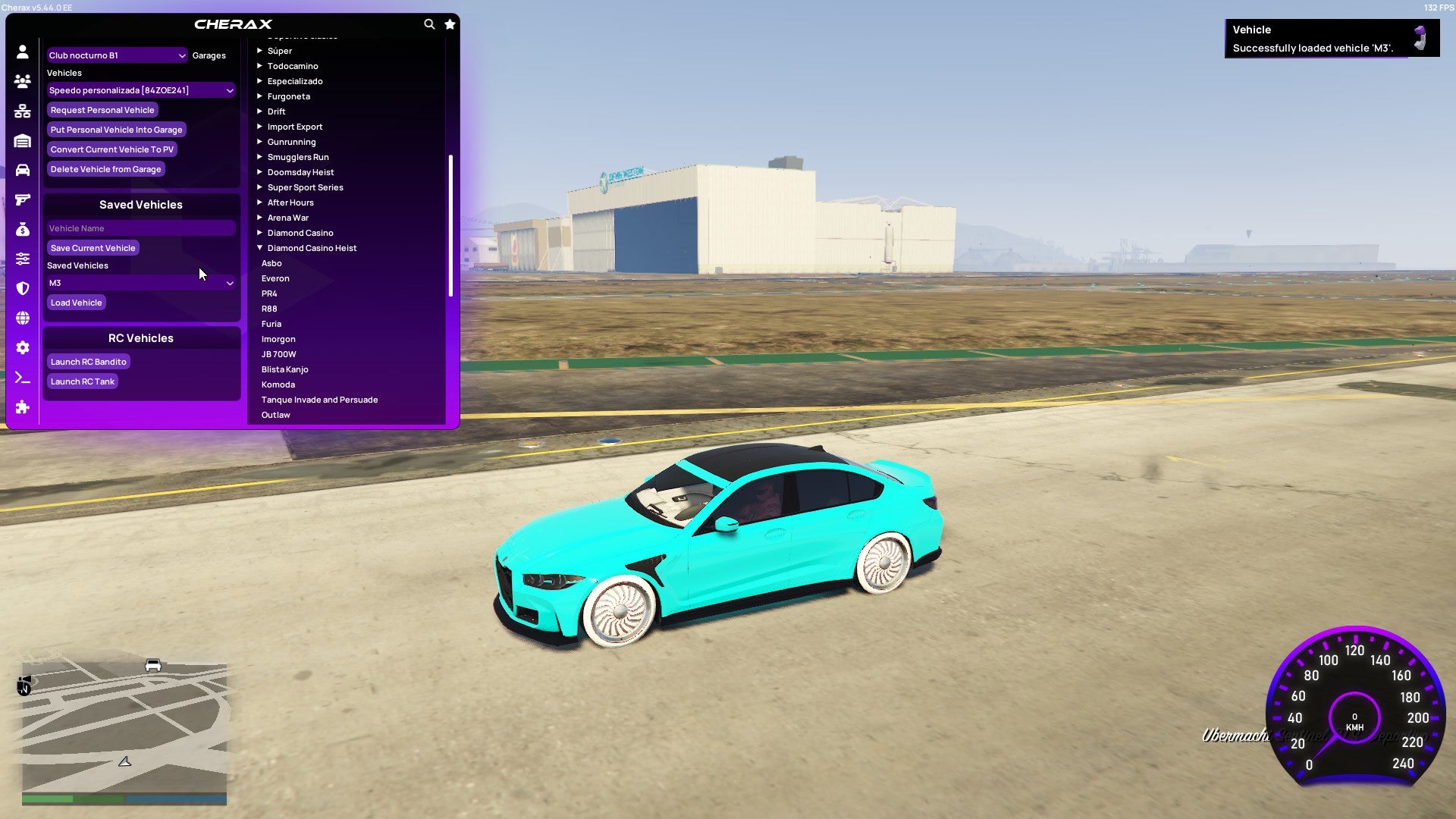Expand the Smugglers Run section
Viewport: 1456px width, 819px height.
298,156
